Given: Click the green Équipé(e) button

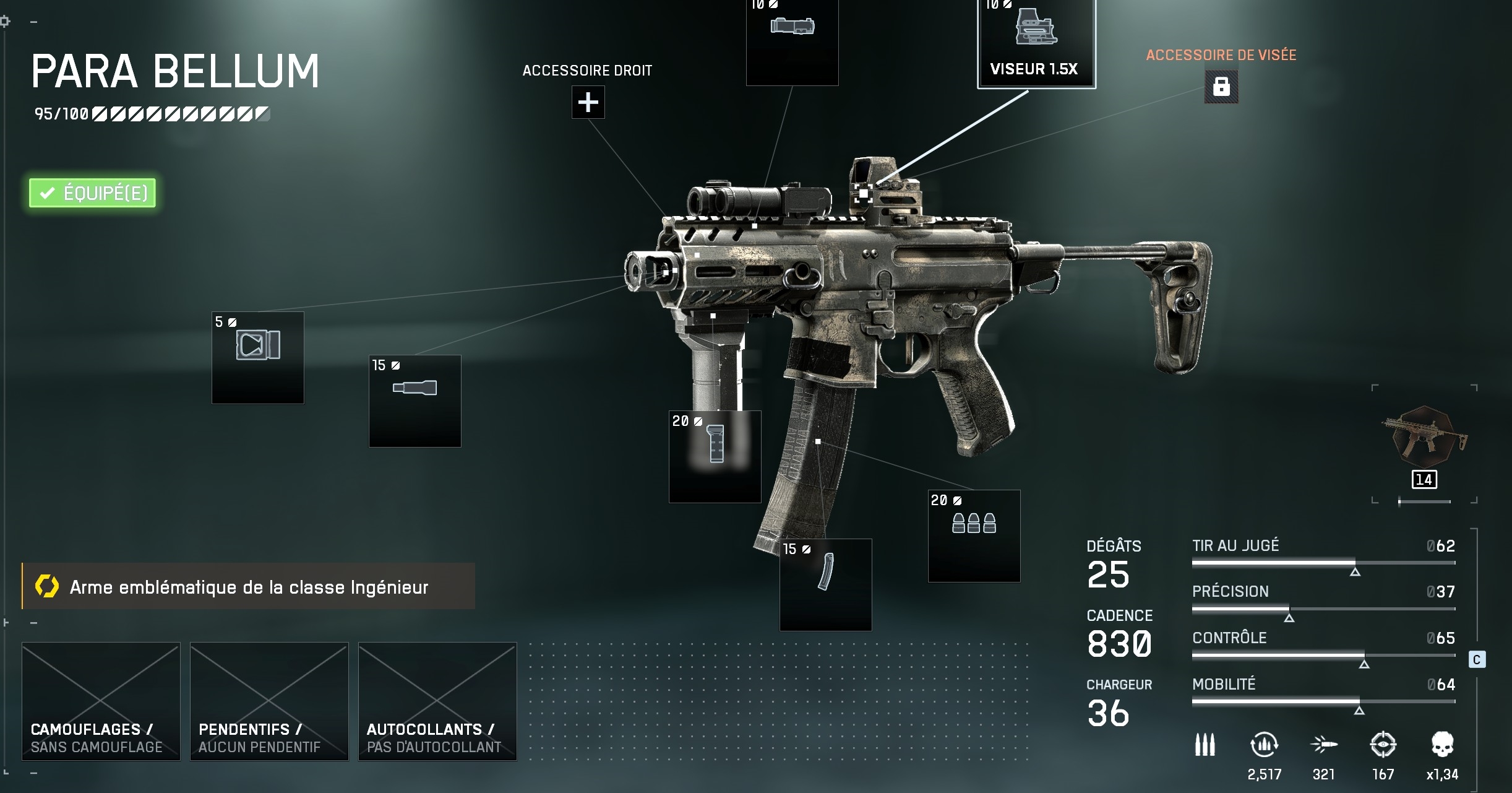Looking at the screenshot, I should click(92, 193).
